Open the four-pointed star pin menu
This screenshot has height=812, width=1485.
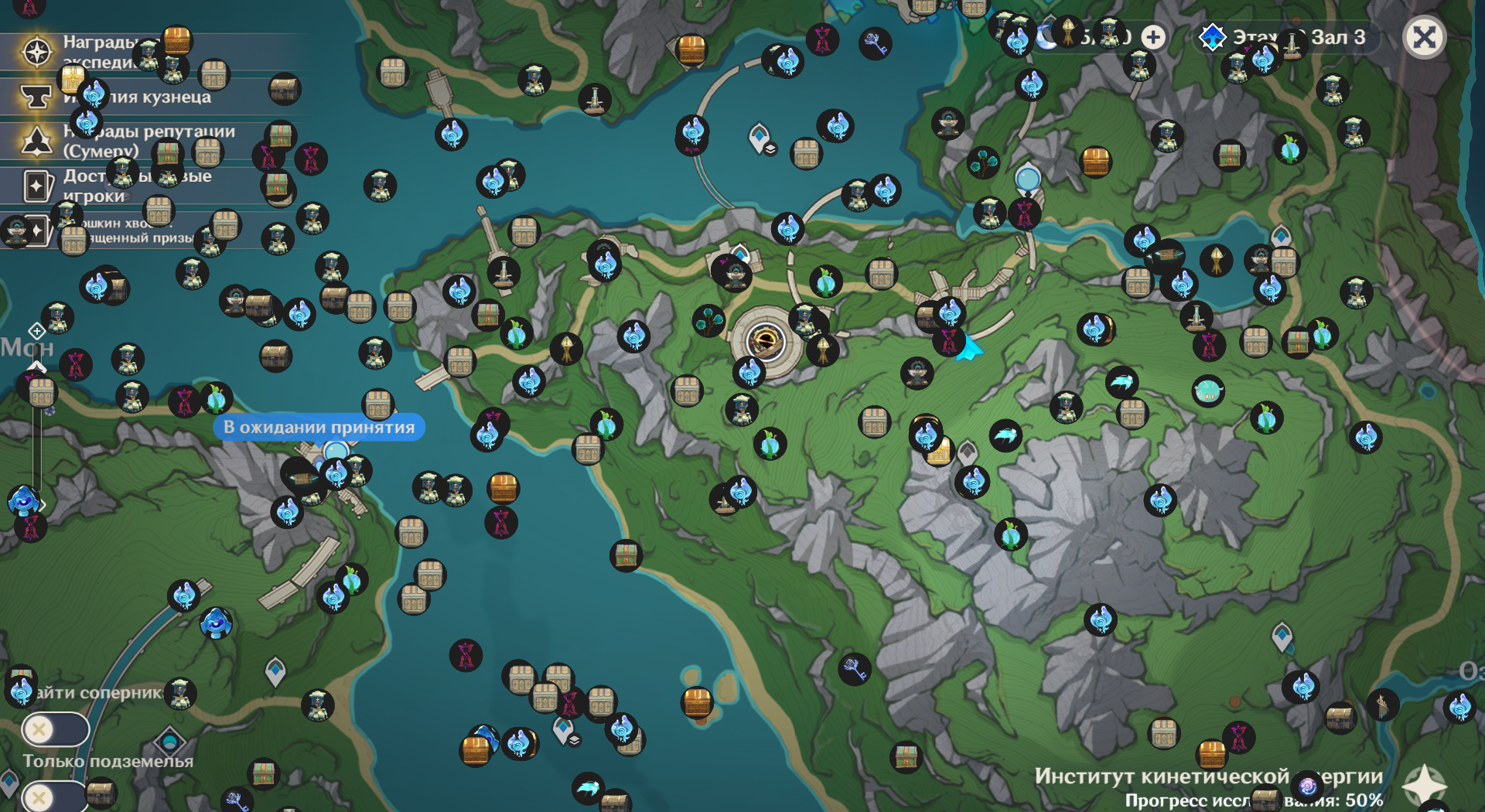pyautogui.click(x=1424, y=785)
